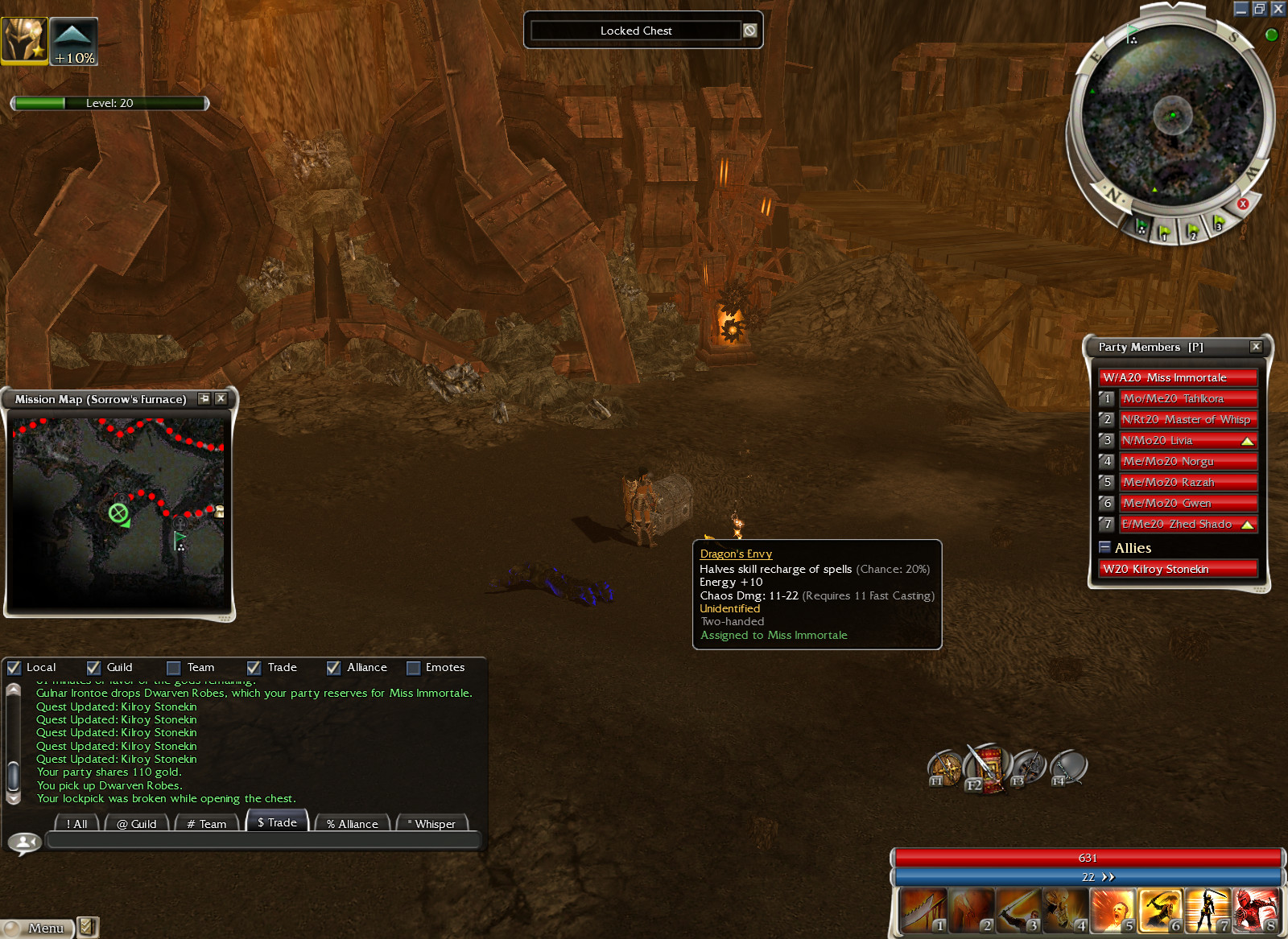The height and width of the screenshot is (939, 1288).
Task: Toggle the Local chat checkbox
Action: 14,668
